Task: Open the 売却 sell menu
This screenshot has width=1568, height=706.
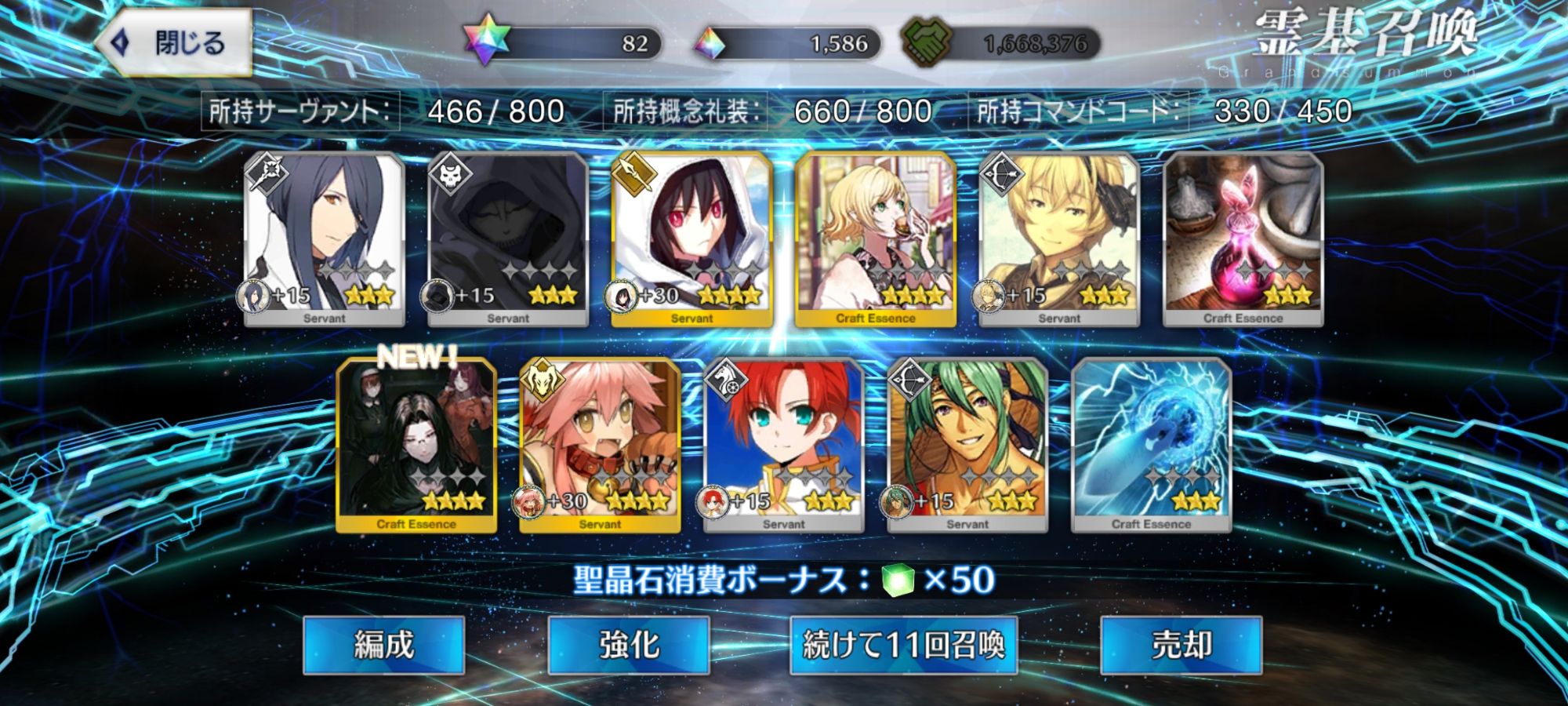Action: tap(1181, 645)
